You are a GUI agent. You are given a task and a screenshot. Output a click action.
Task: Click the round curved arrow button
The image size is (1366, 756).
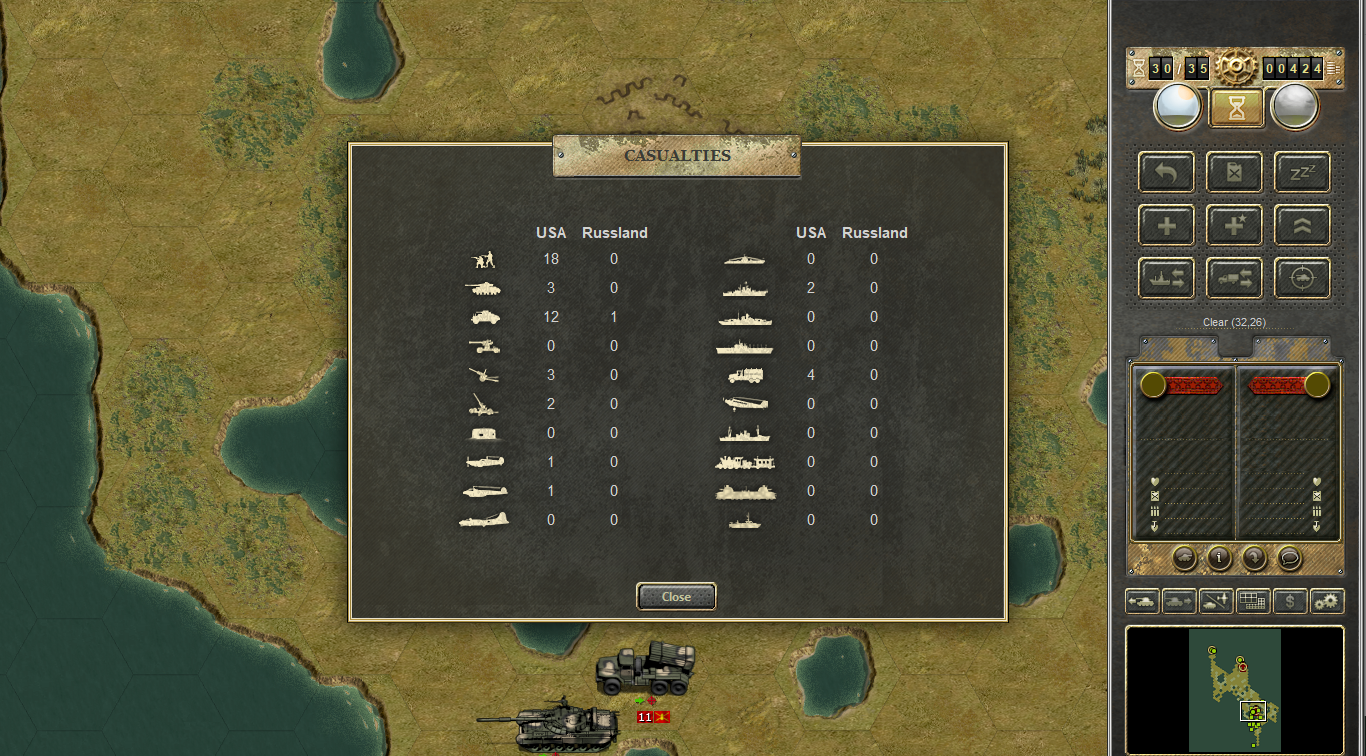point(1254,558)
